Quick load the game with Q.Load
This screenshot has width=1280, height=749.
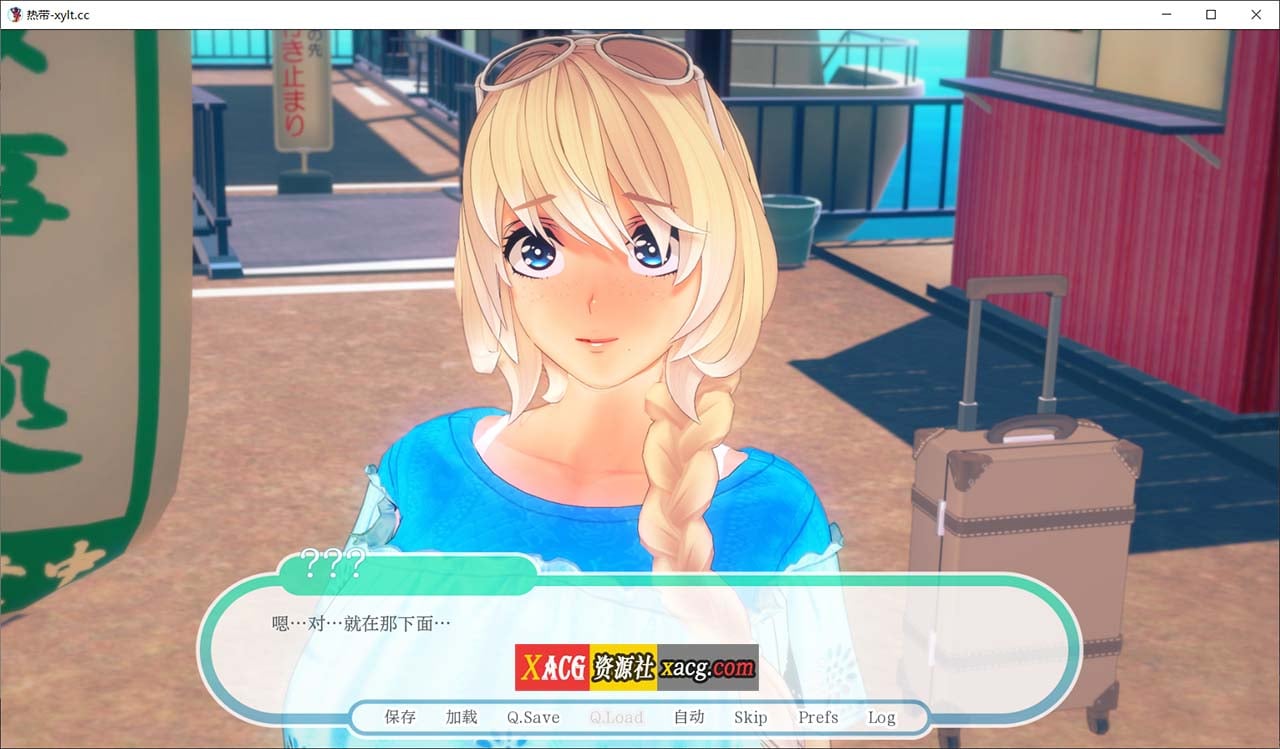coord(616,717)
